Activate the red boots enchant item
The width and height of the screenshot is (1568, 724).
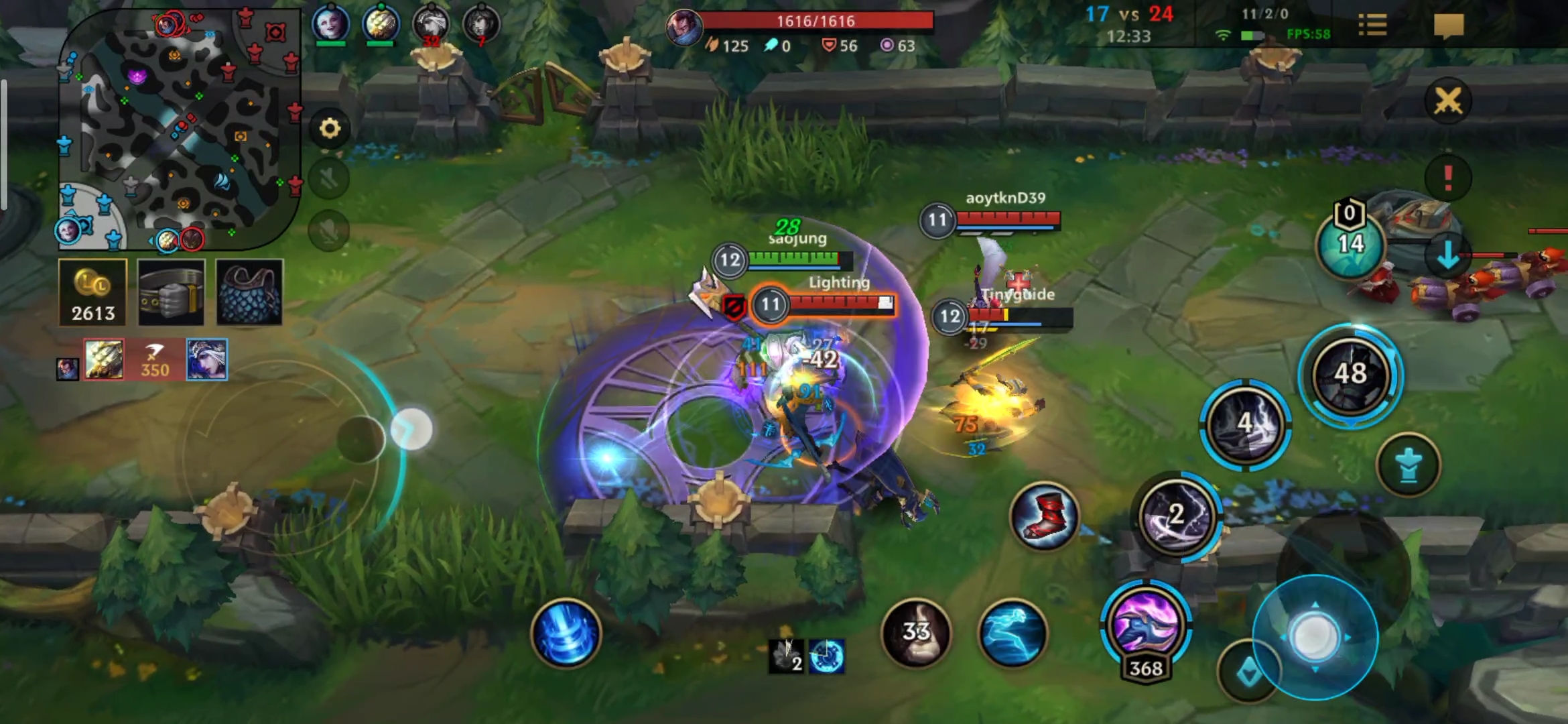pyautogui.click(x=1043, y=516)
